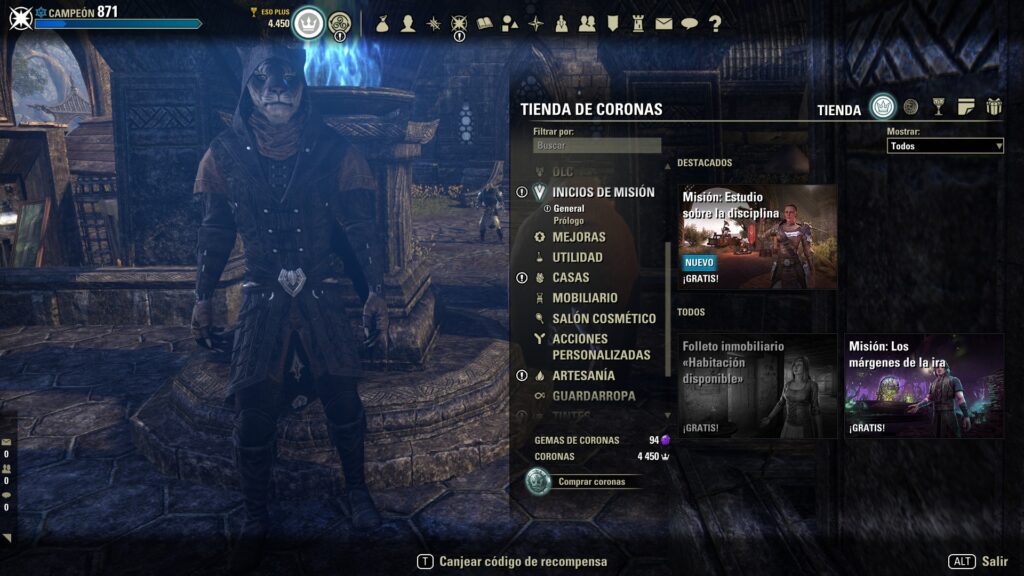Viewport: 1024px width, 576px height.
Task: Select the Prólogo subcategory
Action: click(568, 220)
